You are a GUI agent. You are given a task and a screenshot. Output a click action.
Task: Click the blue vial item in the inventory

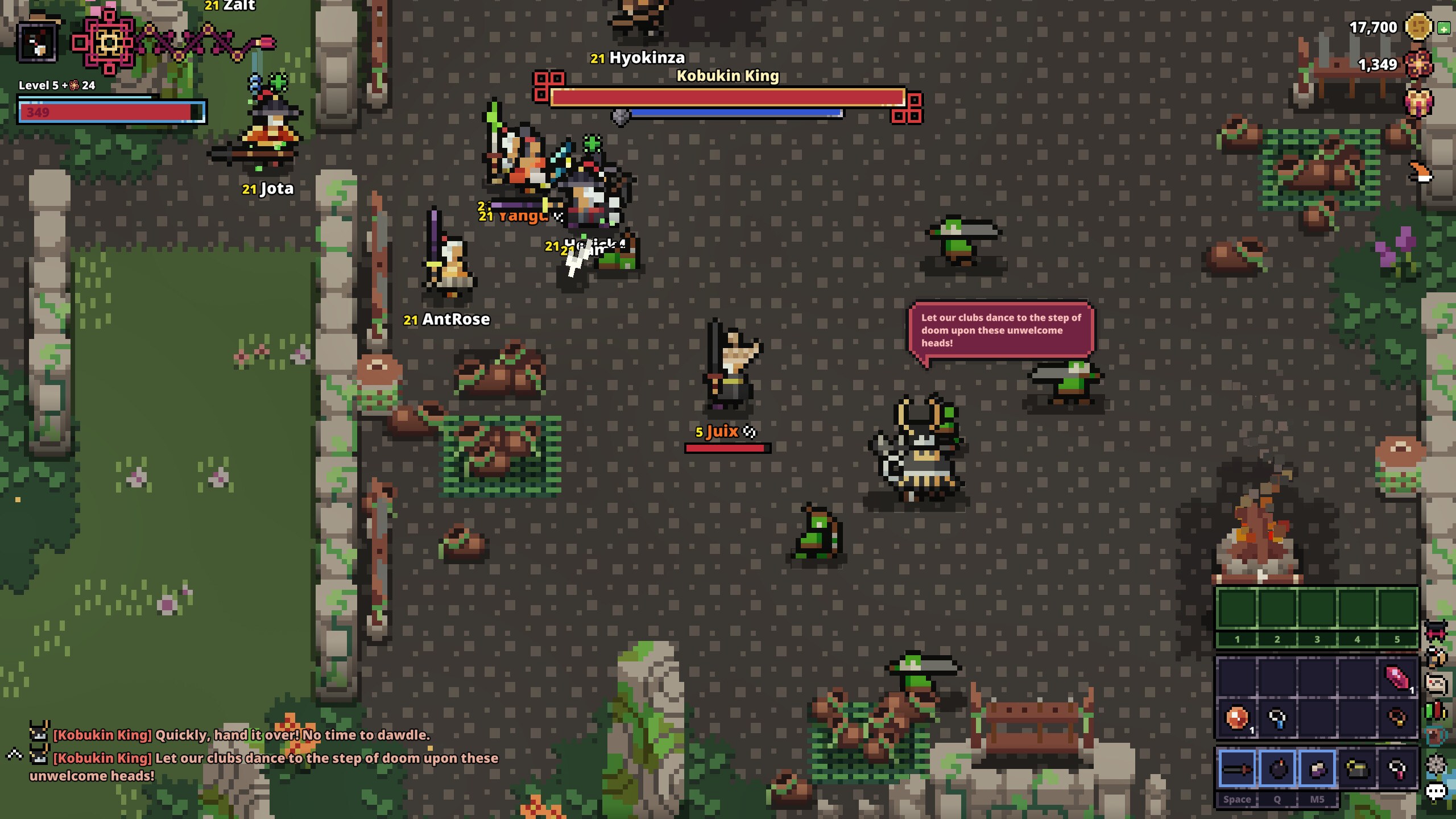coord(1277,718)
